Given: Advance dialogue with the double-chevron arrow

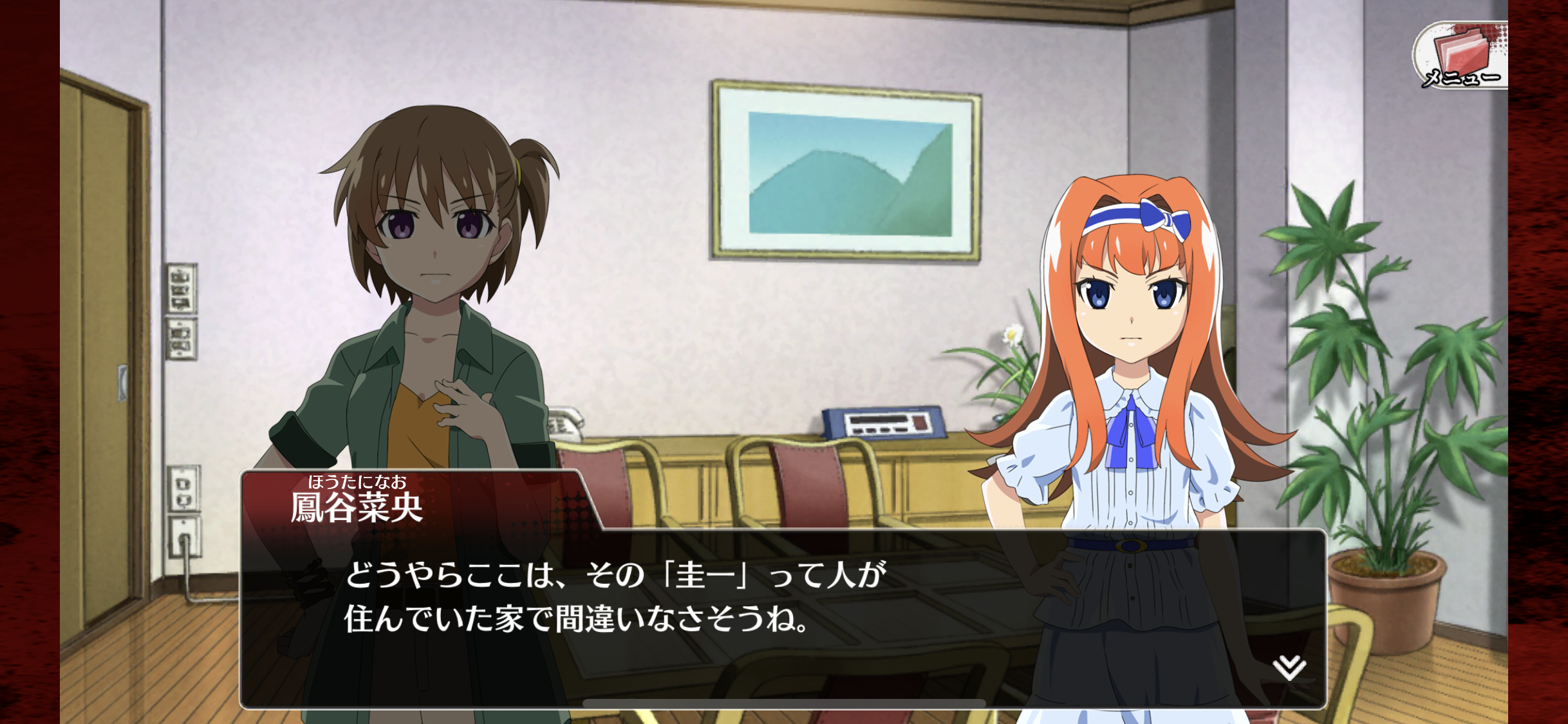Looking at the screenshot, I should tap(1289, 667).
